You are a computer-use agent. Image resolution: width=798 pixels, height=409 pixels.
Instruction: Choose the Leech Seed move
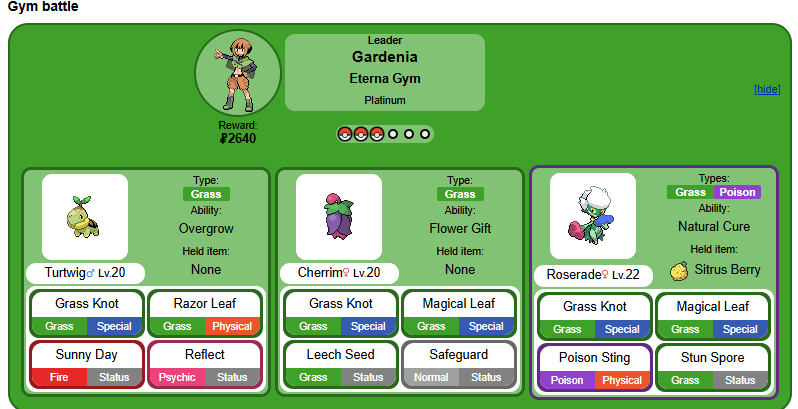(341, 354)
